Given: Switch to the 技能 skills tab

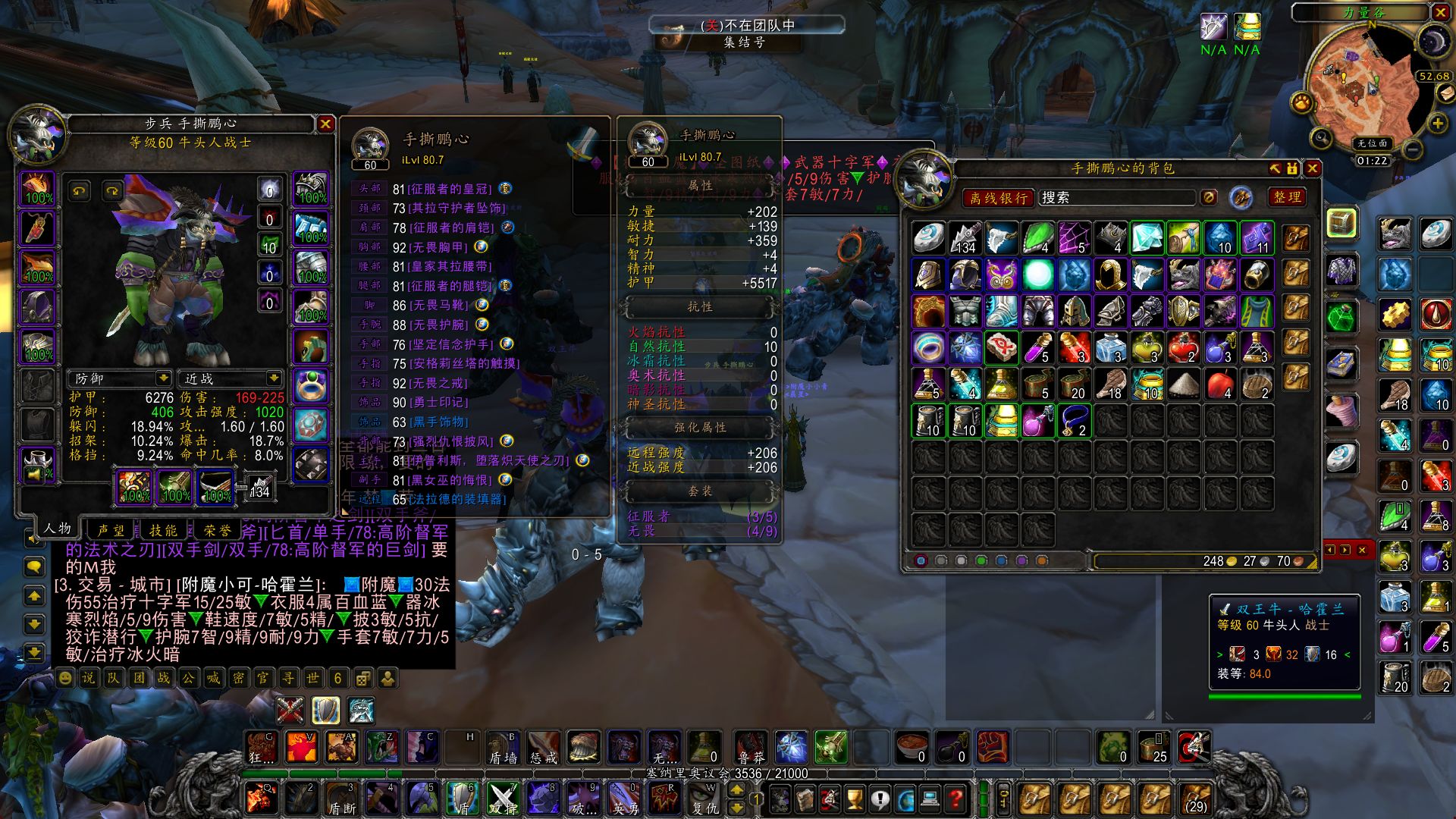Looking at the screenshot, I should point(163,530).
